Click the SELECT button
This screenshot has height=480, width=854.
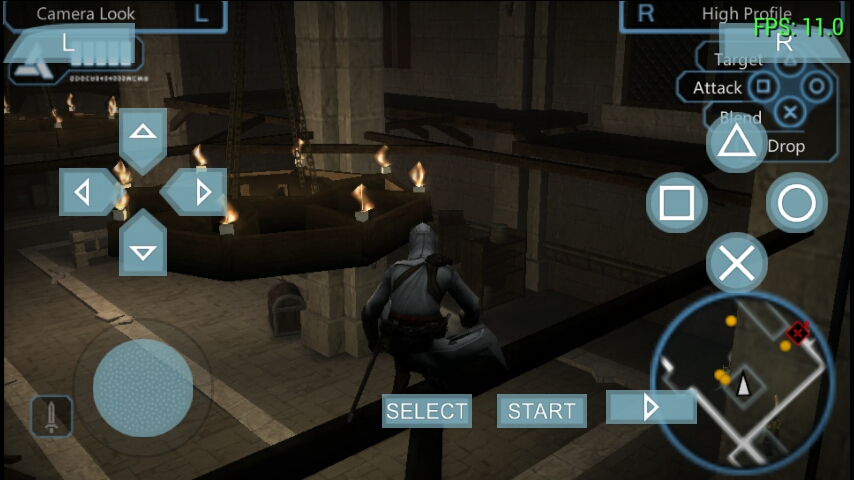coord(427,411)
